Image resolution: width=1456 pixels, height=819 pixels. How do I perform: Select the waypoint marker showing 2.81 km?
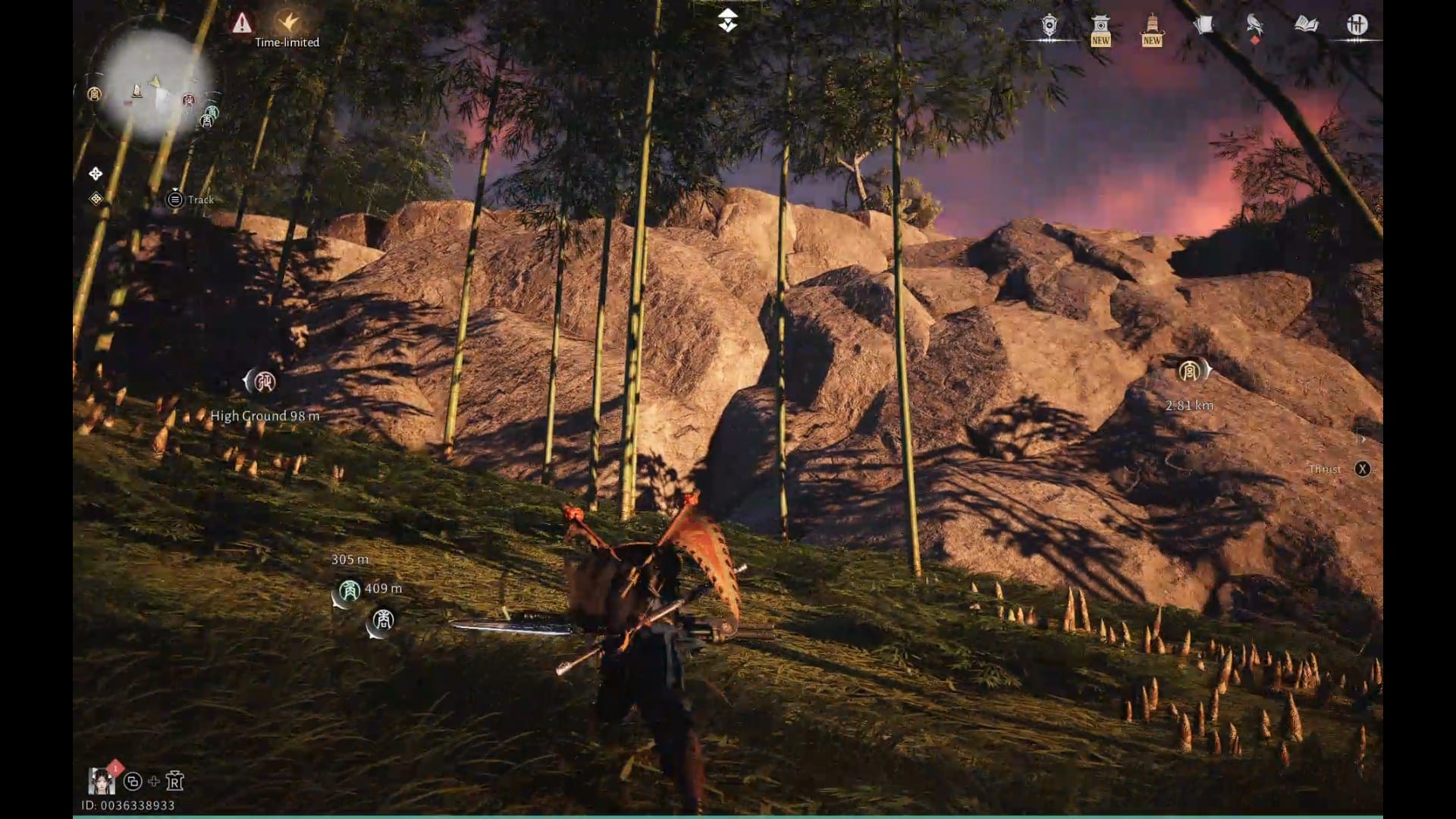pyautogui.click(x=1189, y=371)
